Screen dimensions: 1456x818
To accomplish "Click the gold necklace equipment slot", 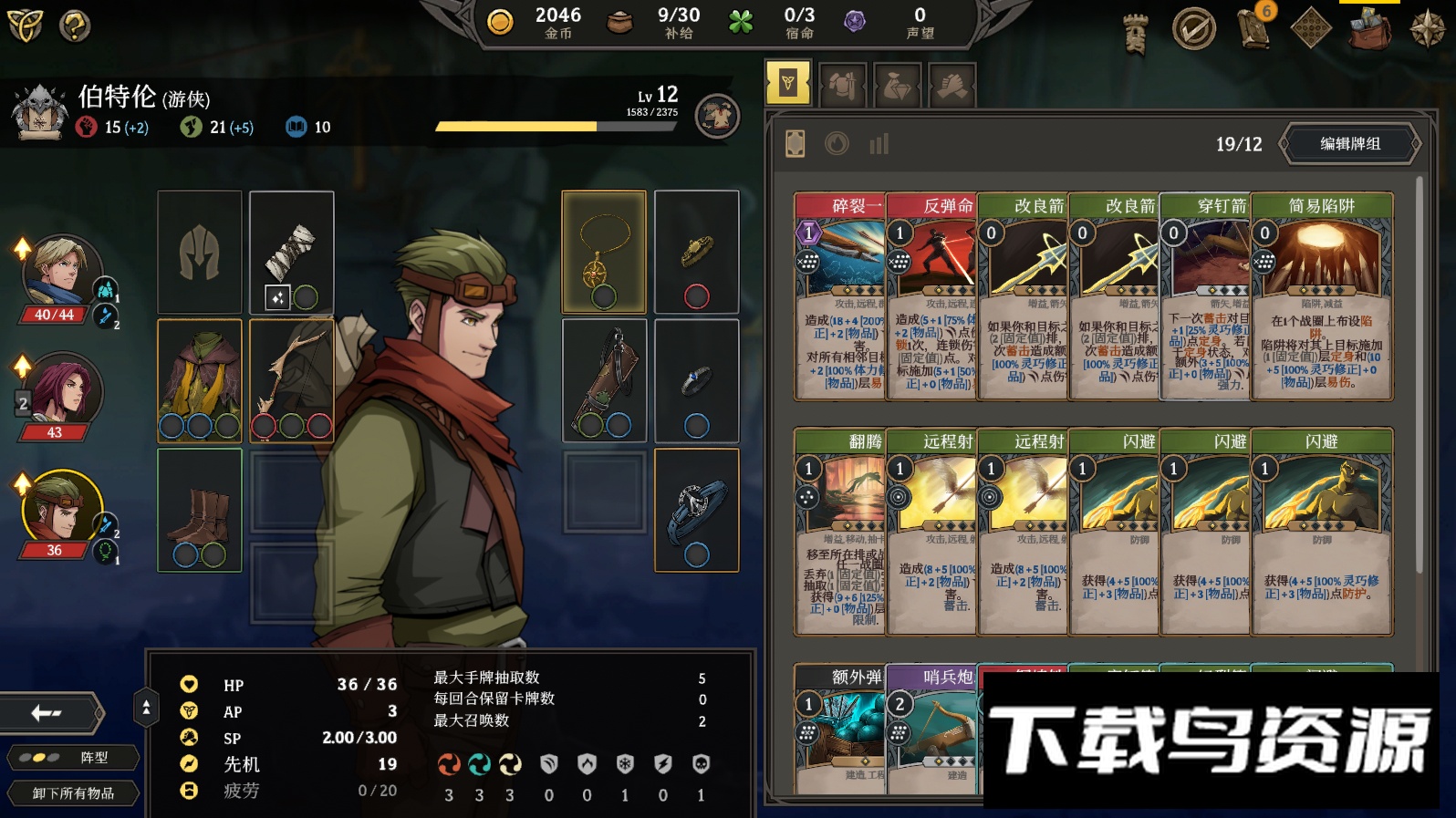I will point(604,252).
